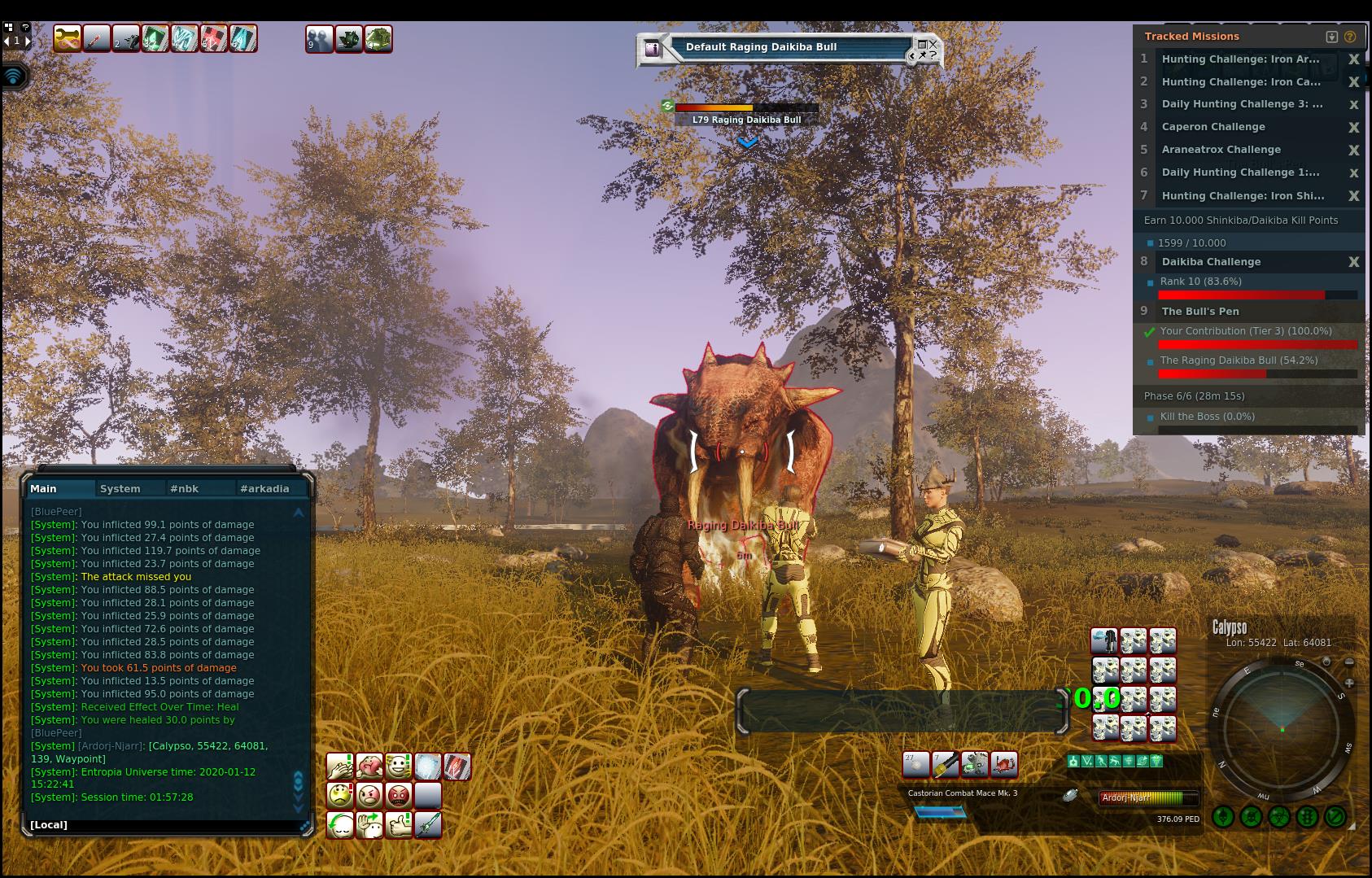Click the laughing smiley emote
1372x878 pixels.
pyautogui.click(x=399, y=767)
